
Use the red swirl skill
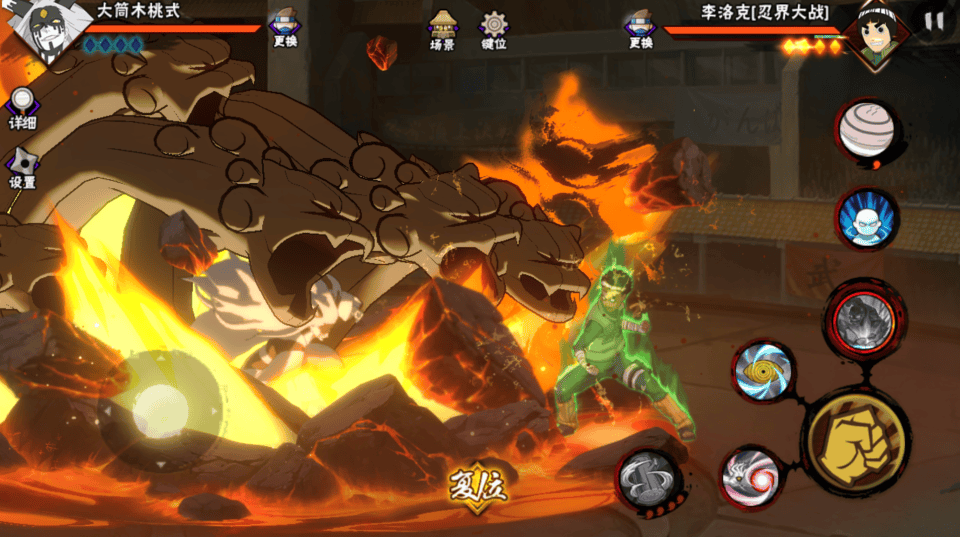(x=751, y=477)
